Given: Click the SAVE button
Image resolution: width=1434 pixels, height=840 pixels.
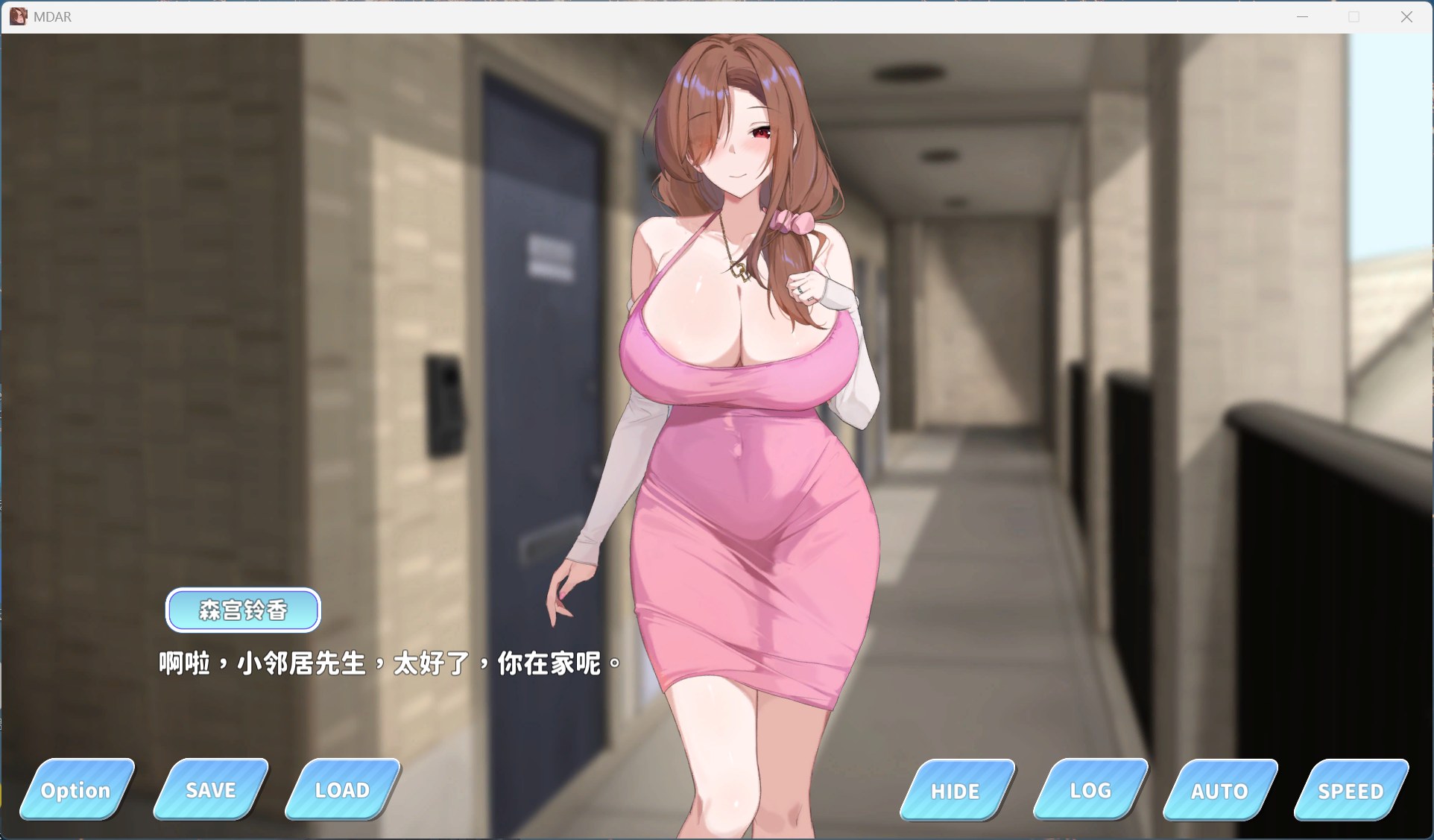Looking at the screenshot, I should (209, 790).
